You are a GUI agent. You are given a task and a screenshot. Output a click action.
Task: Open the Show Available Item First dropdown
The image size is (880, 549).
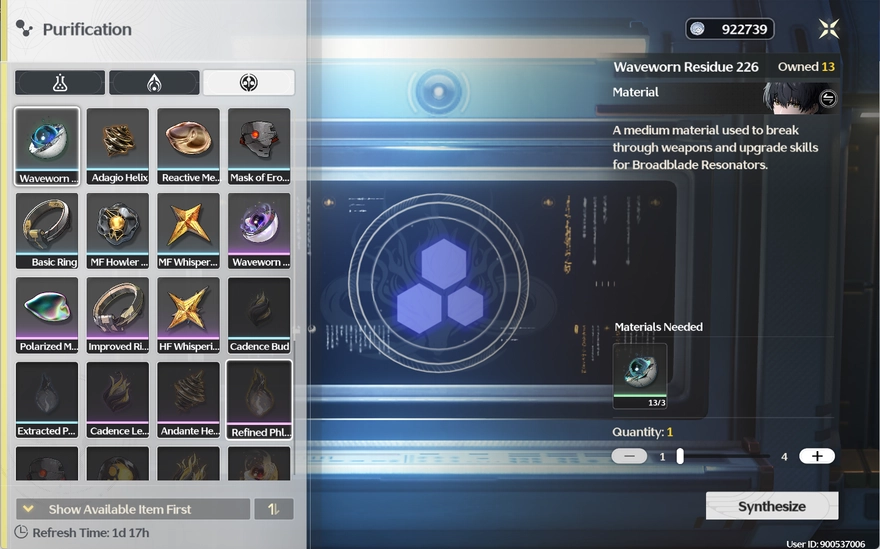click(x=133, y=509)
